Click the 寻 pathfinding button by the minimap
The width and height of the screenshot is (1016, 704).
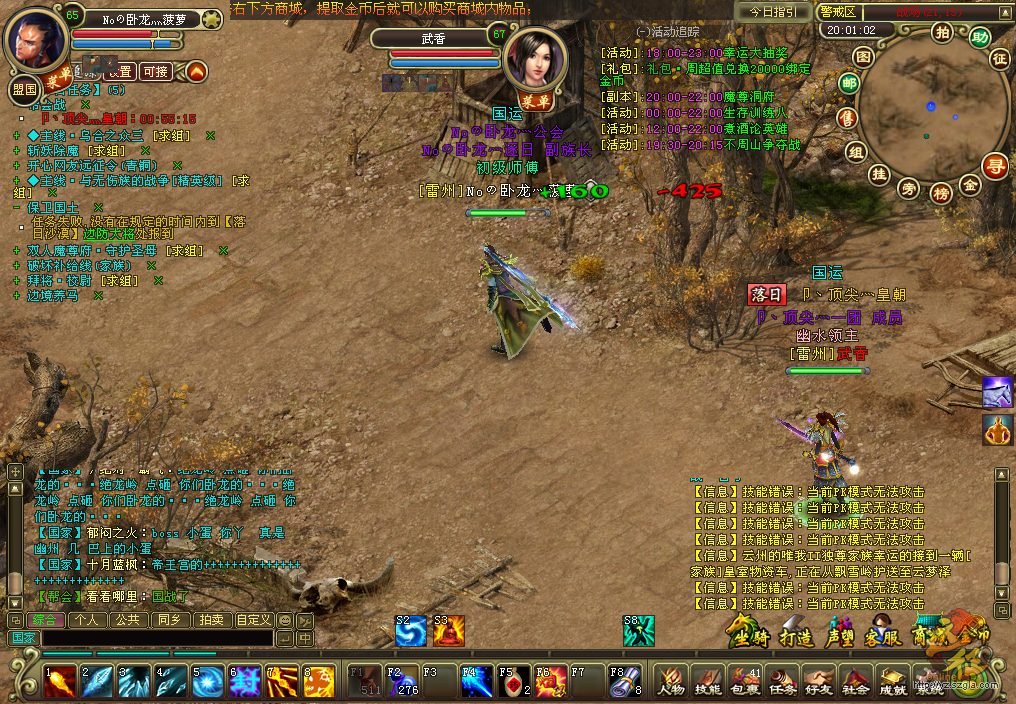[994, 166]
